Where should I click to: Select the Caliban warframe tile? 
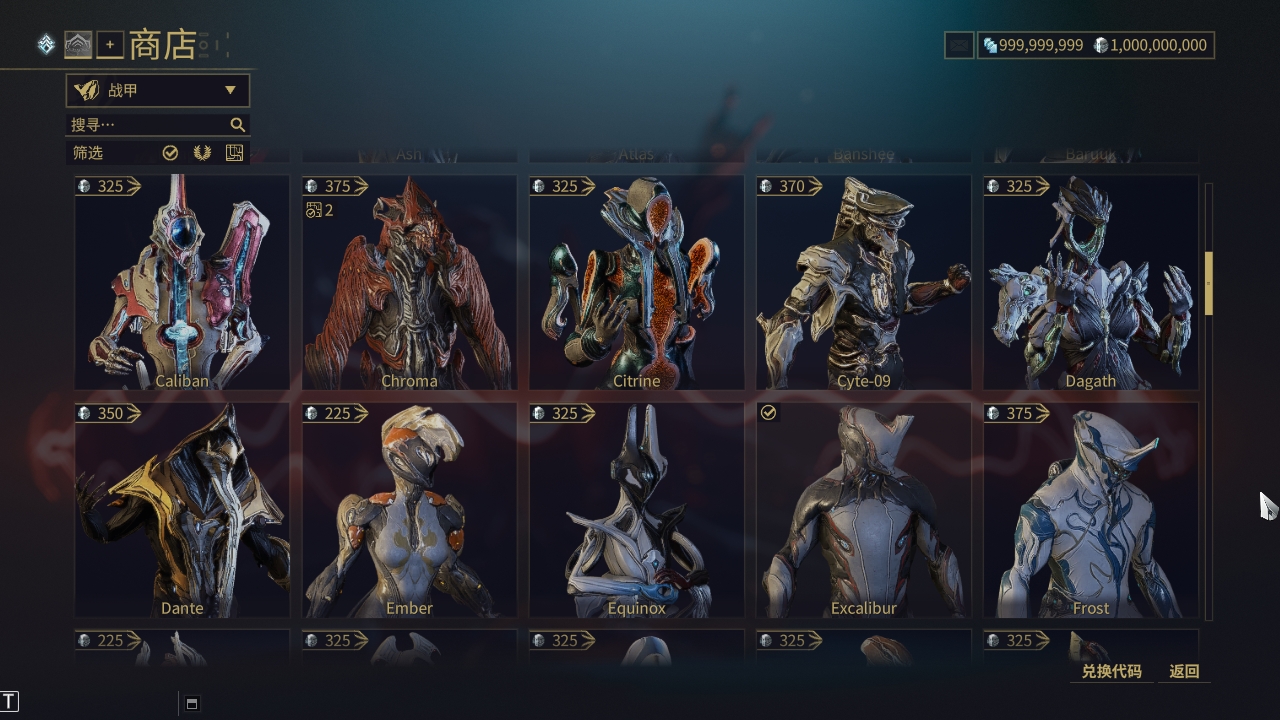pos(182,283)
